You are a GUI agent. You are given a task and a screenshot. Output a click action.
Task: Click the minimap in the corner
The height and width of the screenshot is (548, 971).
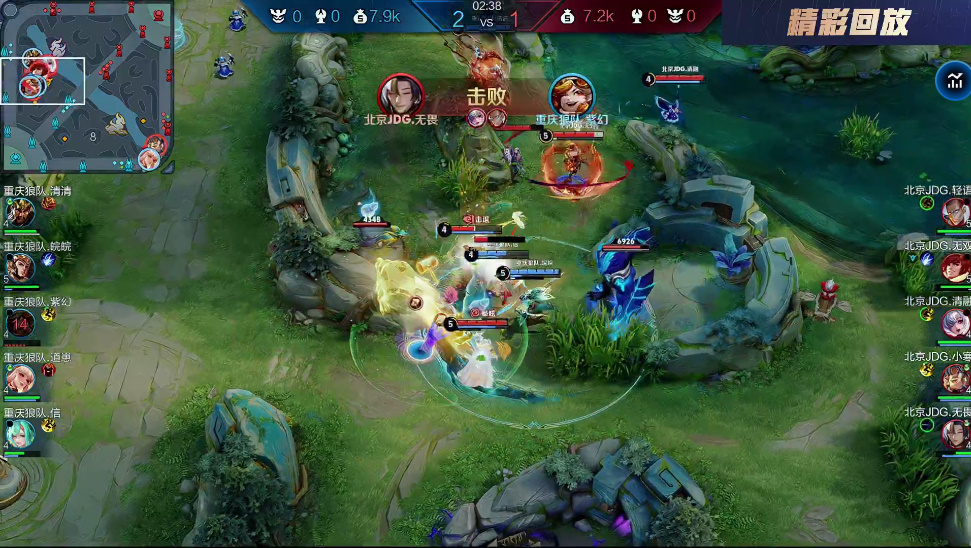click(86, 86)
